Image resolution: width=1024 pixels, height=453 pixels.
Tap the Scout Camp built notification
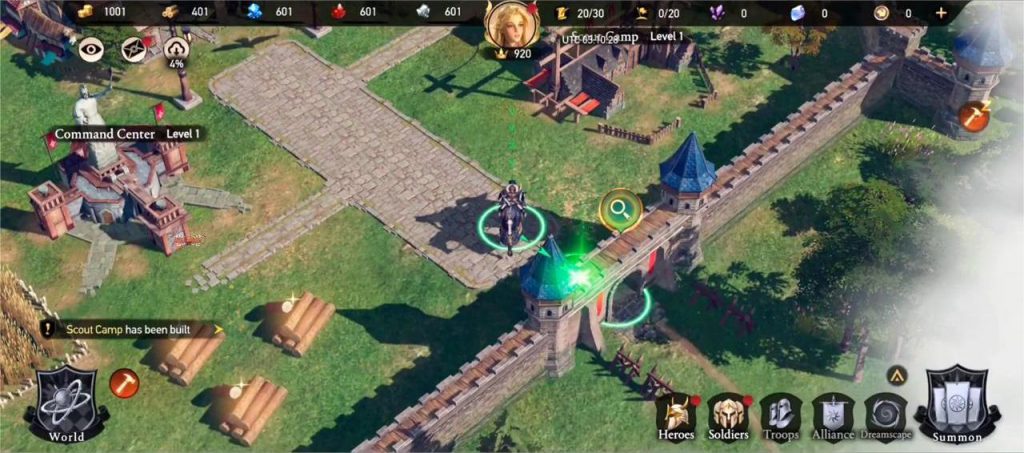pos(131,328)
